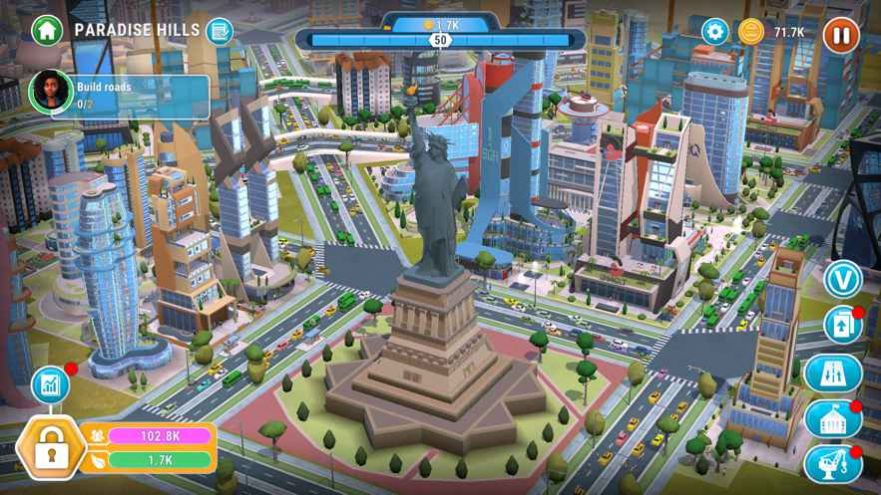881x495 pixels.
Task: Tap the gold coin balance icon
Action: pyautogui.click(x=751, y=32)
